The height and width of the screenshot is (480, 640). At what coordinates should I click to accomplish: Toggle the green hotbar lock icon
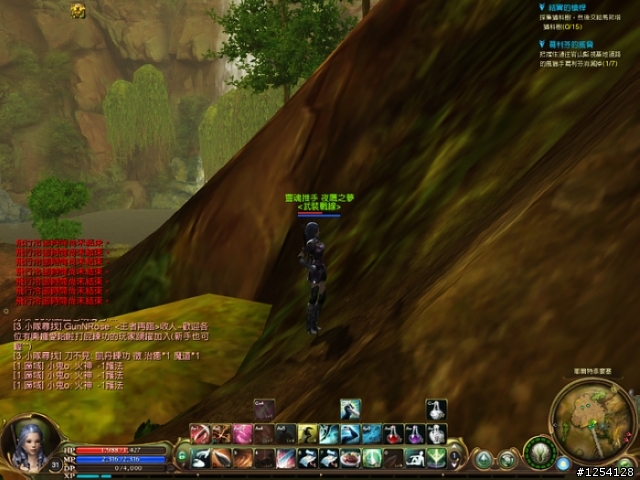(182, 457)
